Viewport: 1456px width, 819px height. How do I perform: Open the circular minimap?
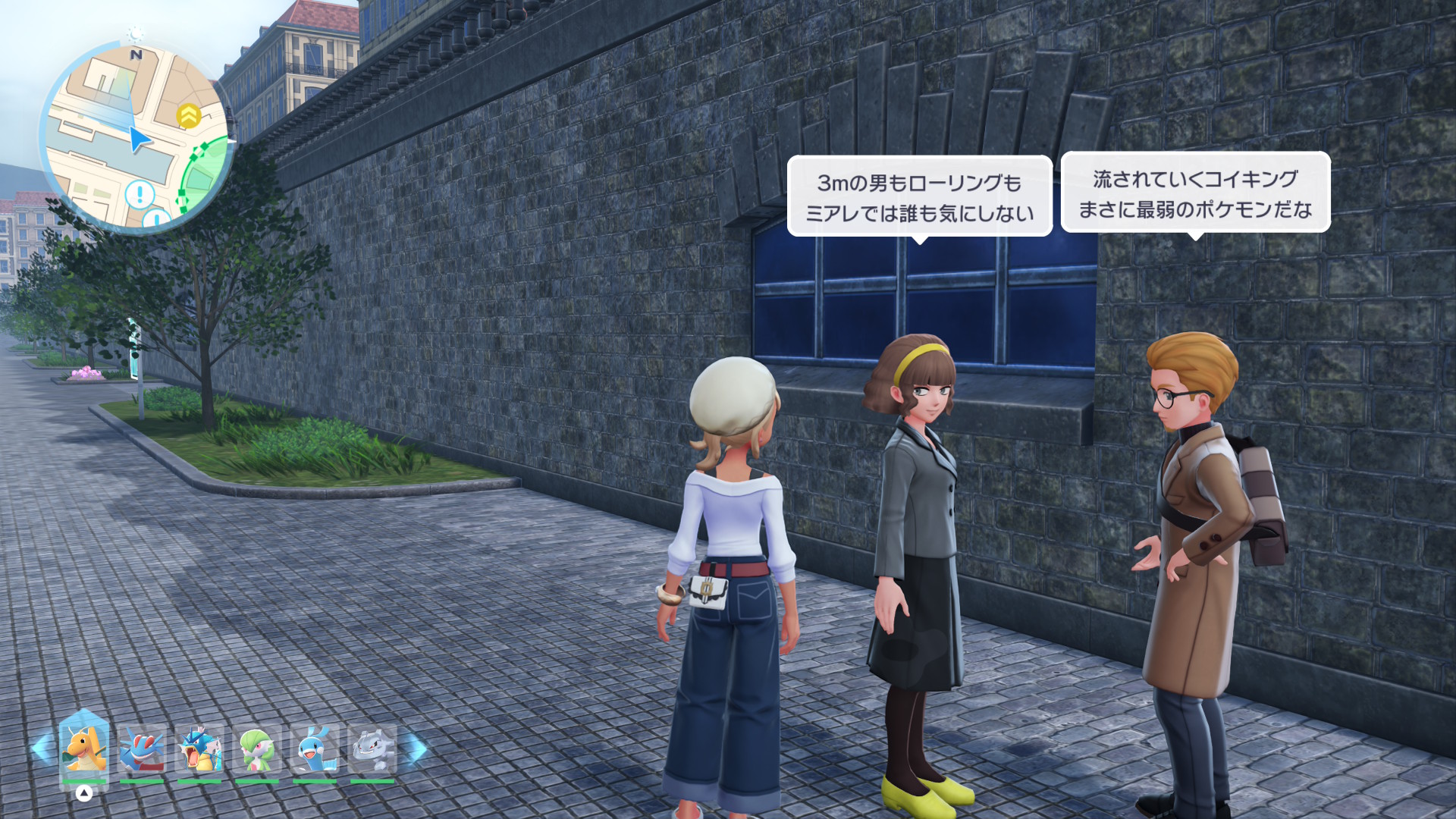click(x=136, y=137)
